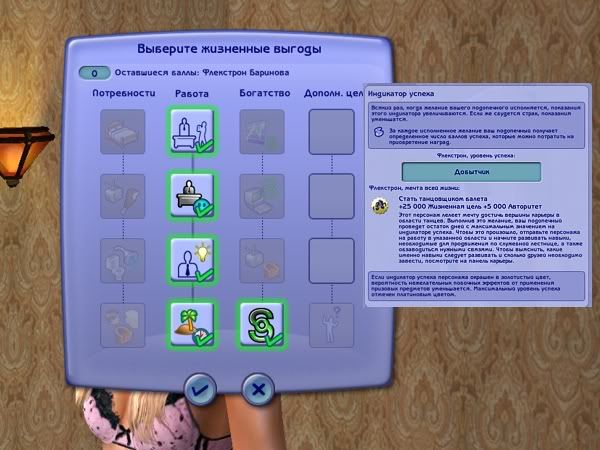Click the greyed-out bed needs benefit
The image size is (600, 450).
pyautogui.click(x=121, y=130)
